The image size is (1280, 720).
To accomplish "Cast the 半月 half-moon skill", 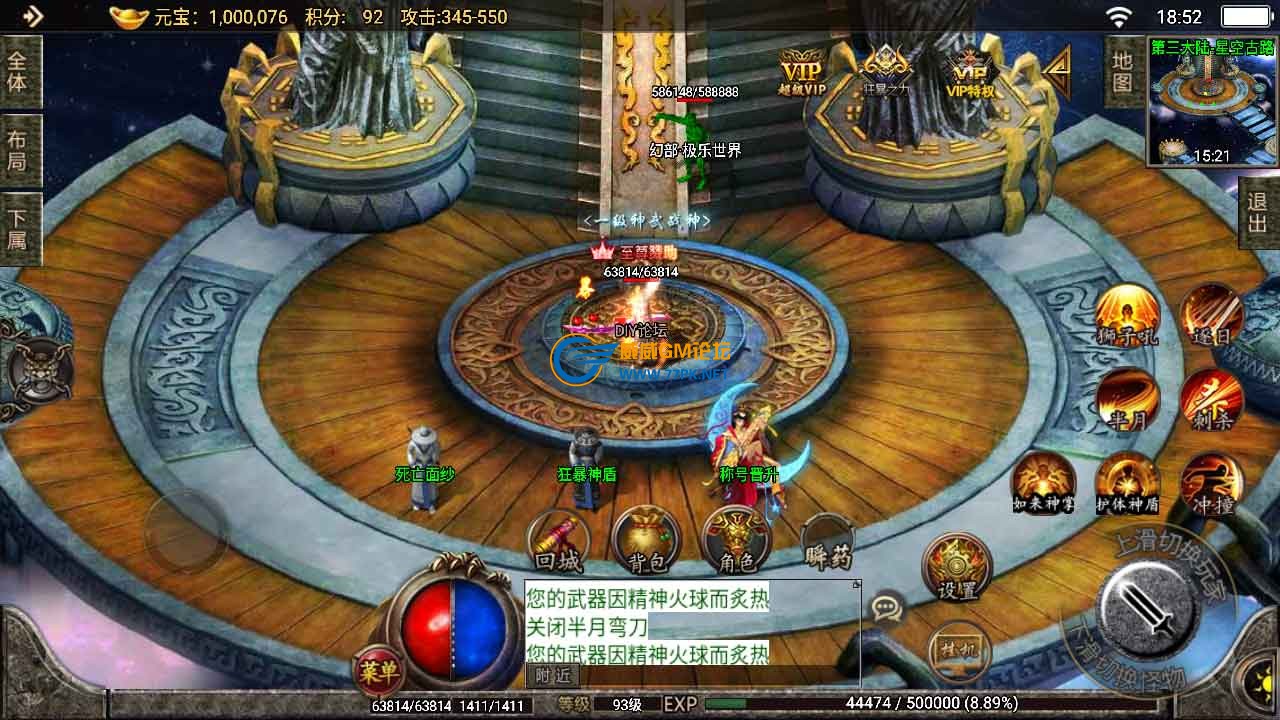I will [1127, 399].
